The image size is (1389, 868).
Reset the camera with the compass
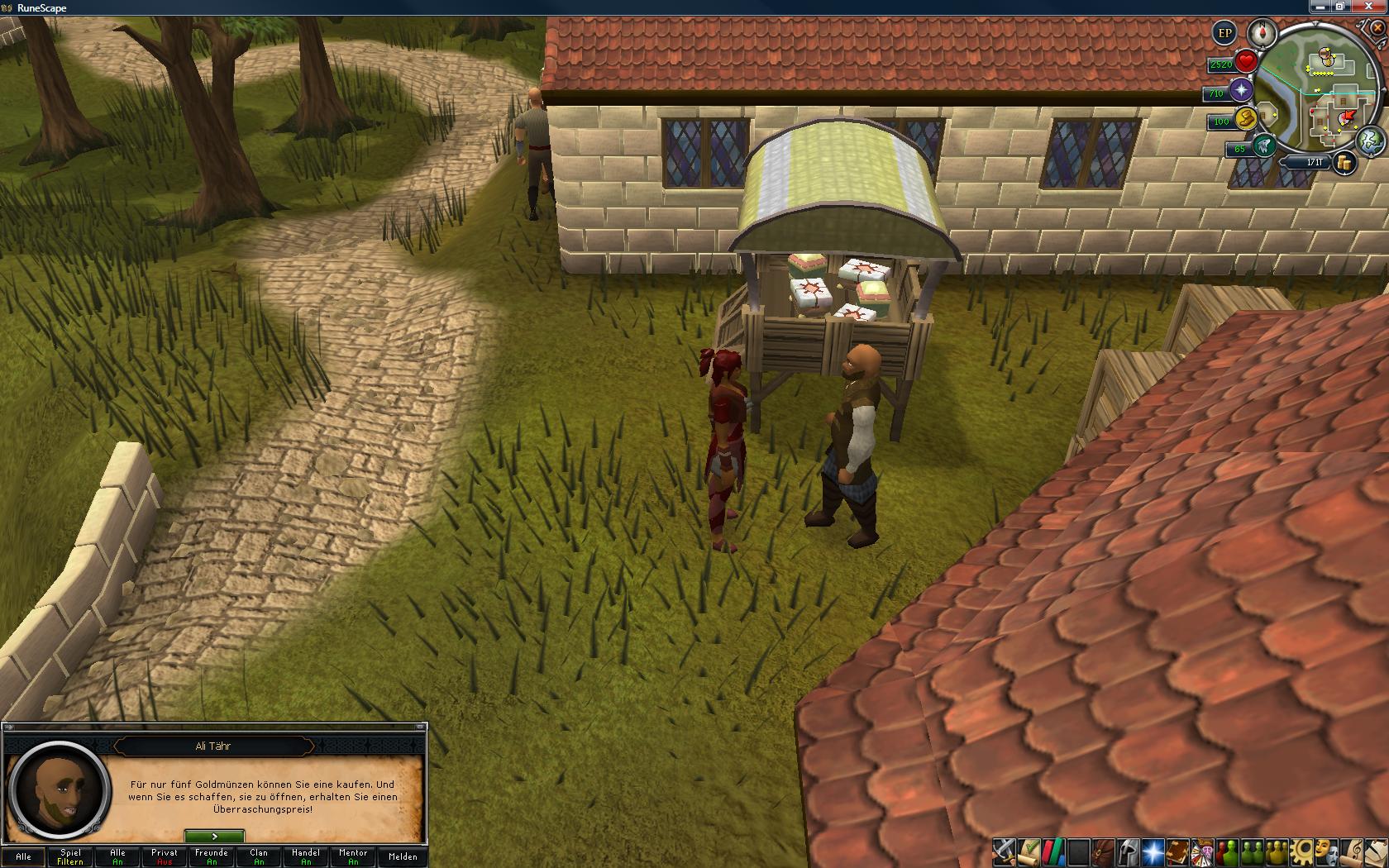pyautogui.click(x=1263, y=34)
